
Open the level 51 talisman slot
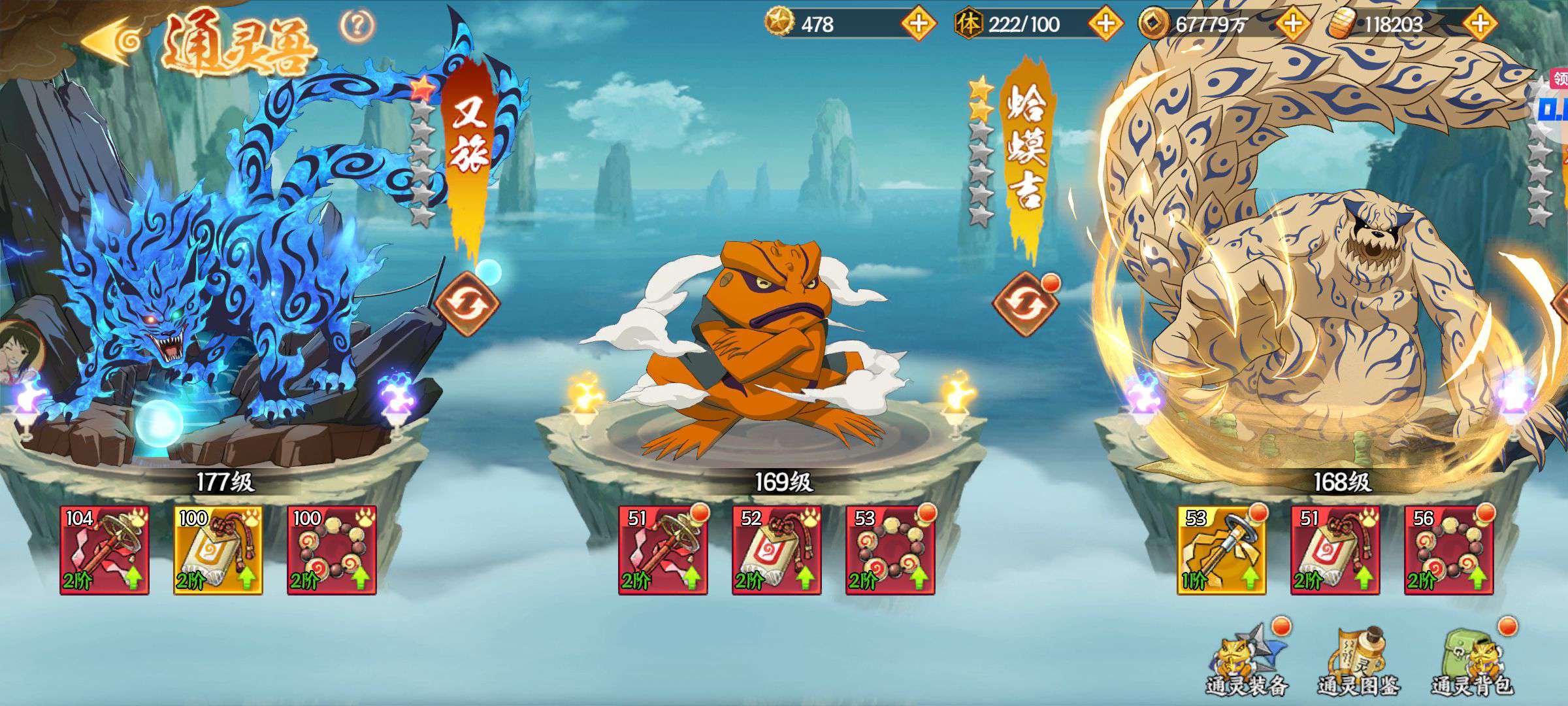pos(1335,550)
